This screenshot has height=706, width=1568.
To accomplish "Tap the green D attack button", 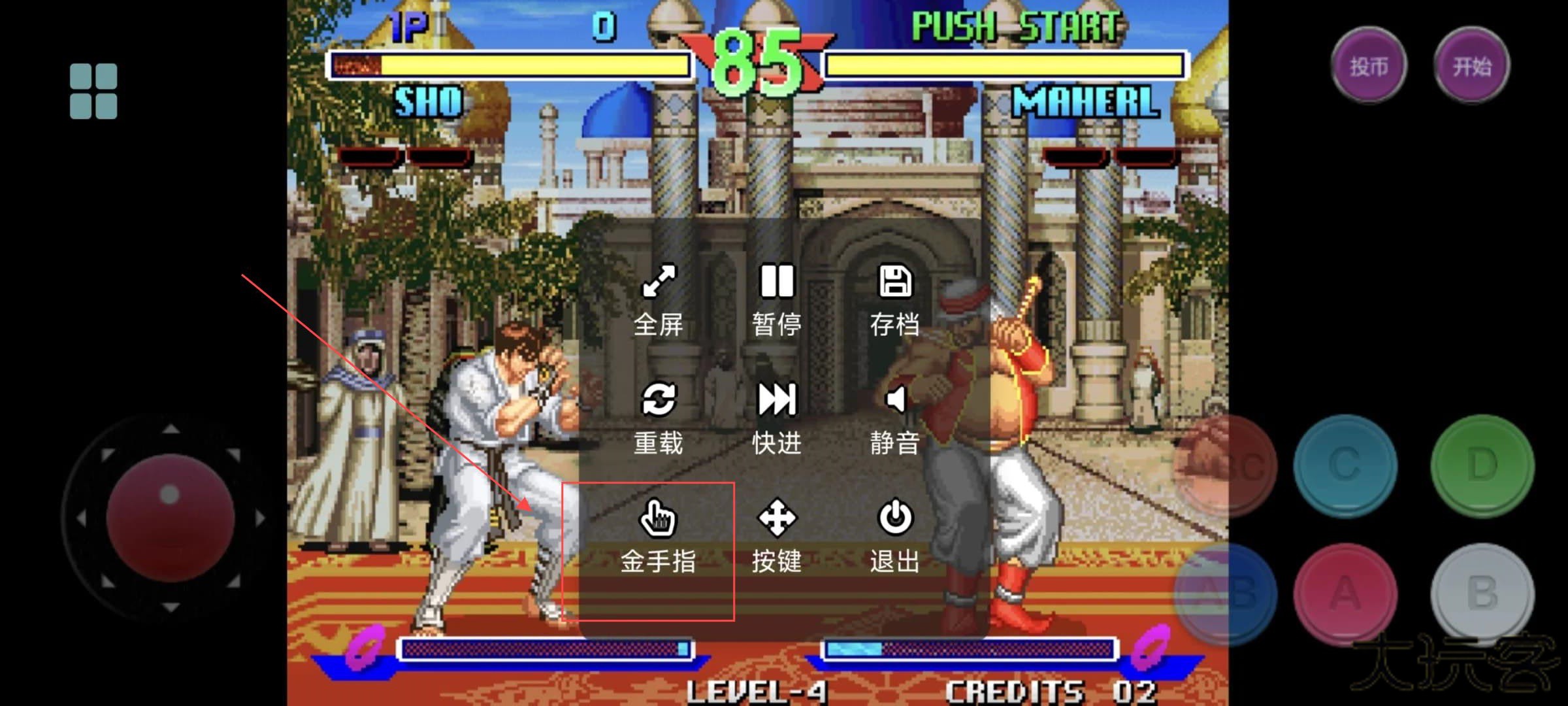I will click(1482, 465).
